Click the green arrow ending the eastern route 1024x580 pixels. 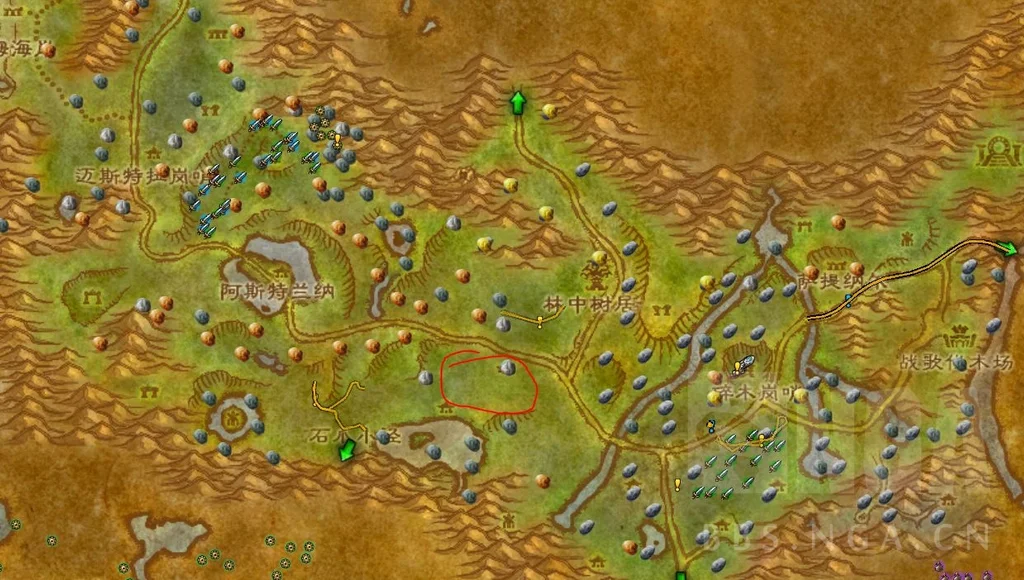click(1008, 247)
